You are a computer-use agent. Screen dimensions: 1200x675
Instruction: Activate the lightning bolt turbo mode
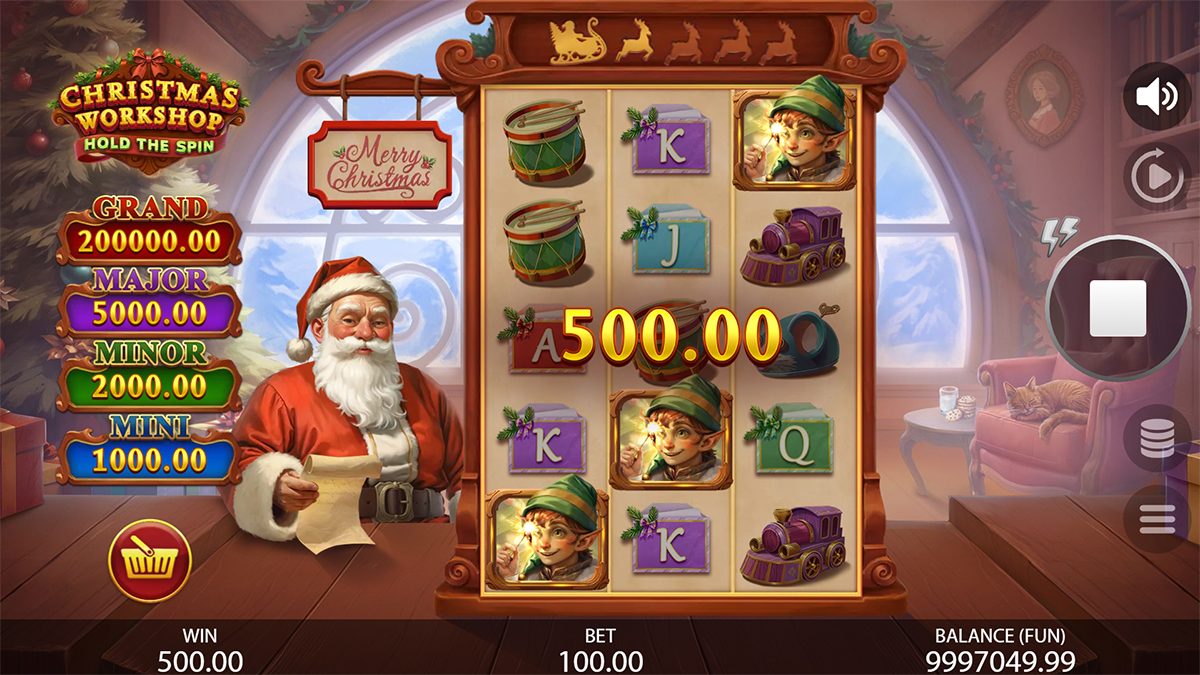click(x=1060, y=235)
